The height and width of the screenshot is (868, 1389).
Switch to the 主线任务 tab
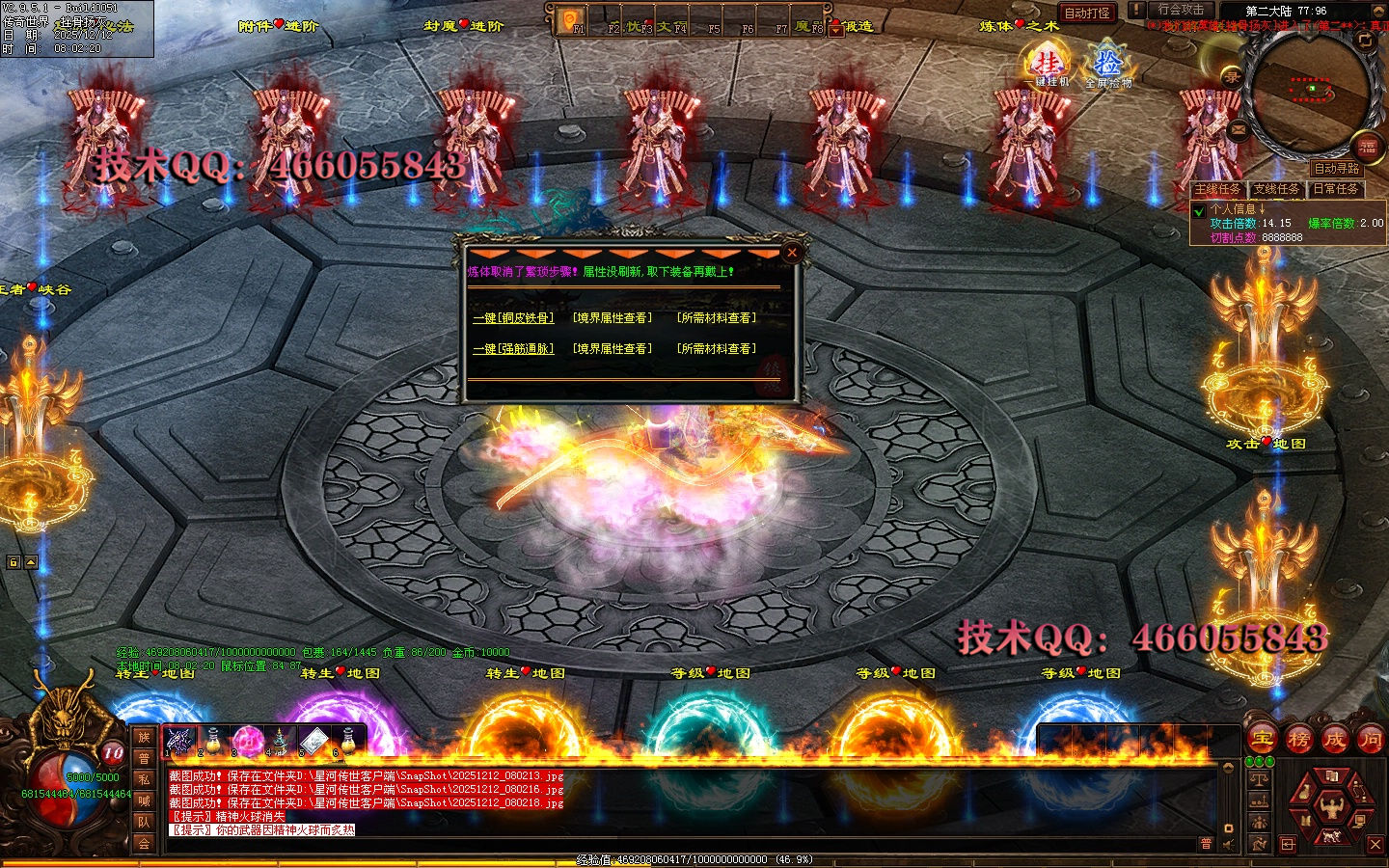pyautogui.click(x=1217, y=189)
